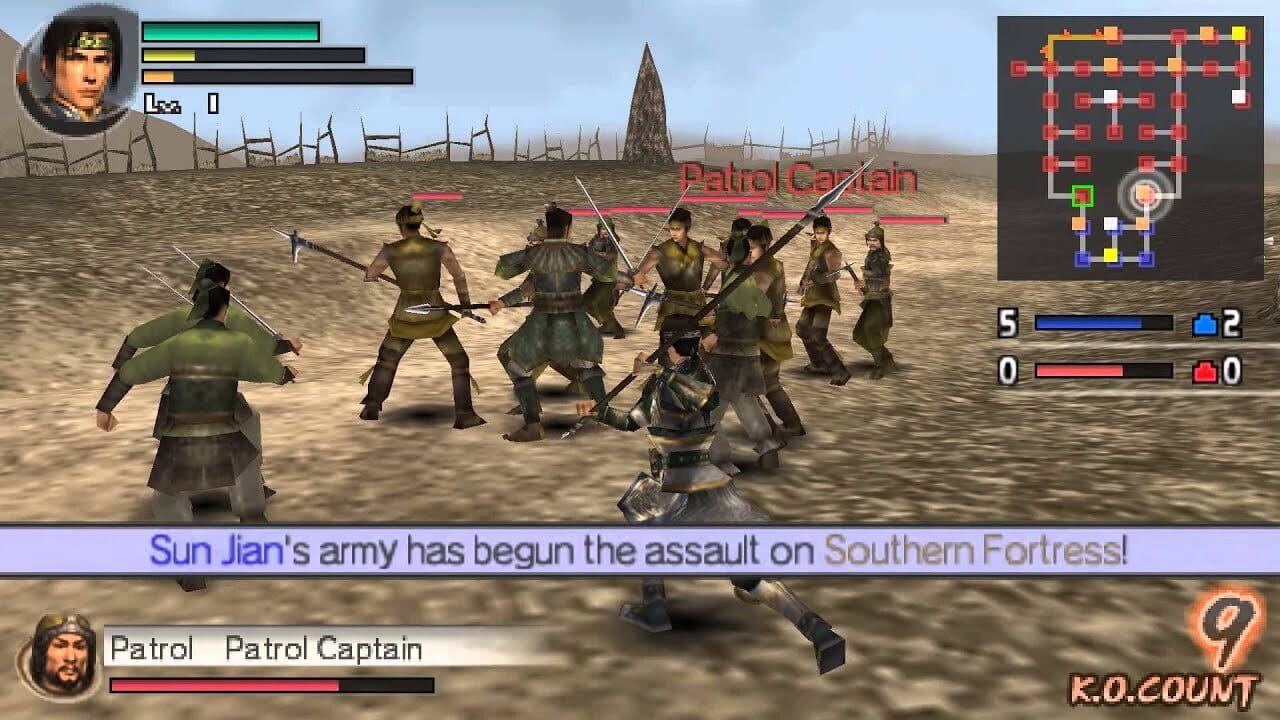Select the green-outlined gate on the minimap
Viewport: 1280px width, 720px height.
(x=1081, y=195)
